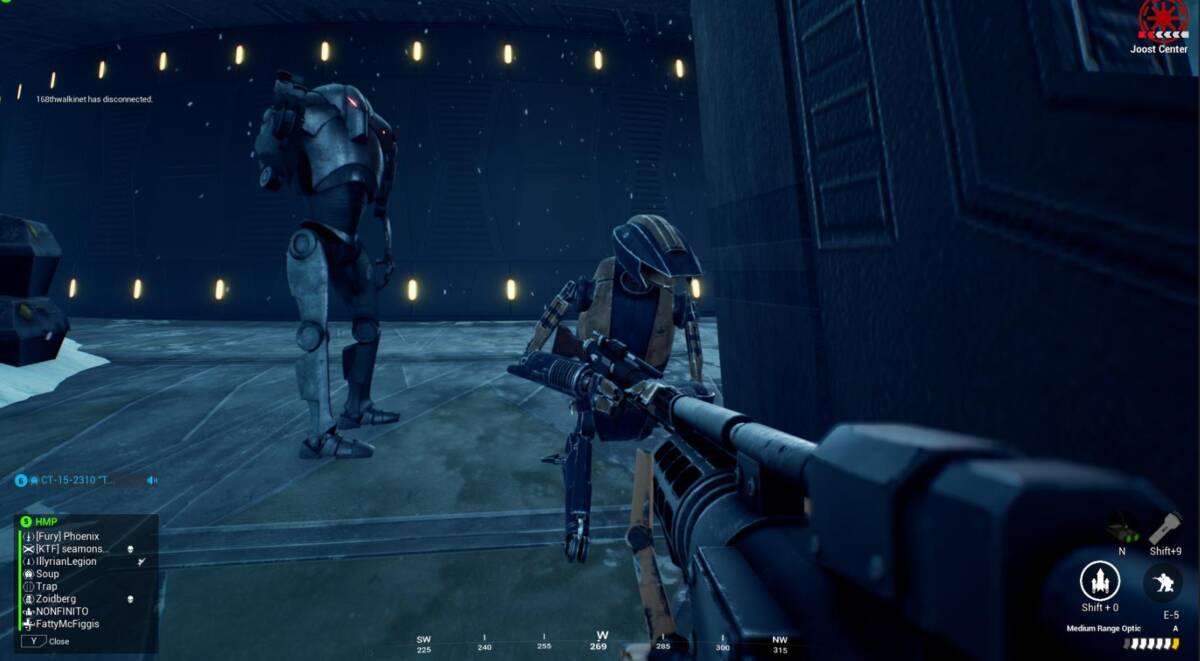Pick Zoidberg in the squad list
This screenshot has width=1200, height=661.
(56, 599)
